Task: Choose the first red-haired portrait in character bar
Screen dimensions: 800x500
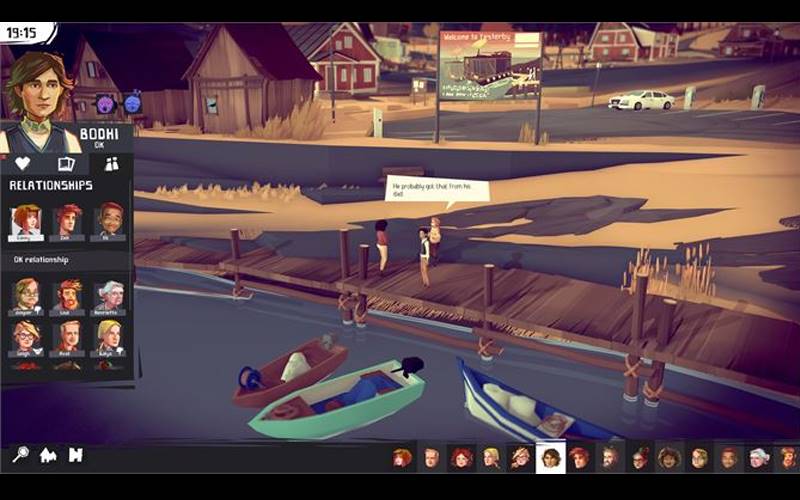Action: [402, 458]
